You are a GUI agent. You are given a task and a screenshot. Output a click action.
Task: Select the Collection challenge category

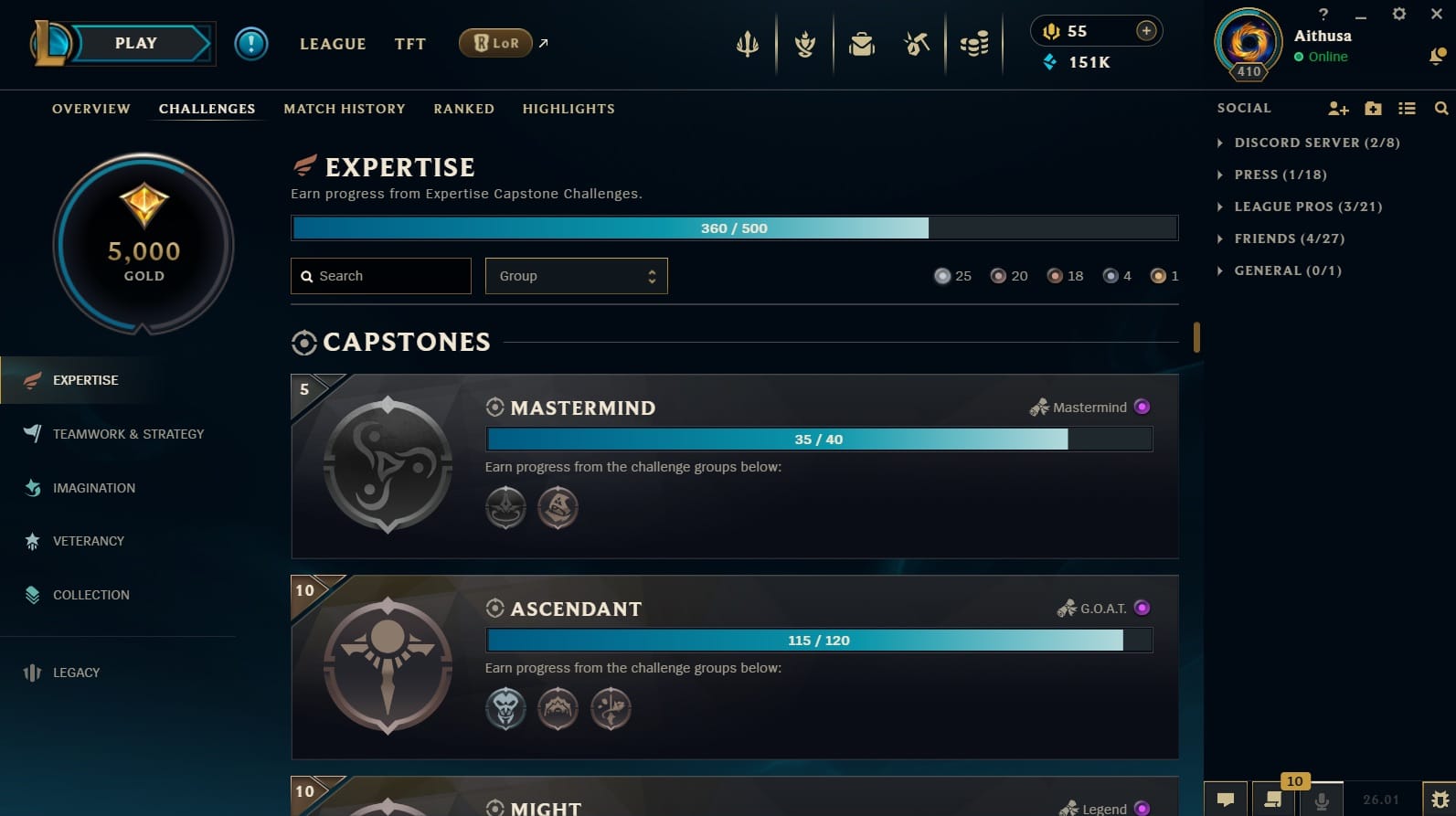point(90,595)
